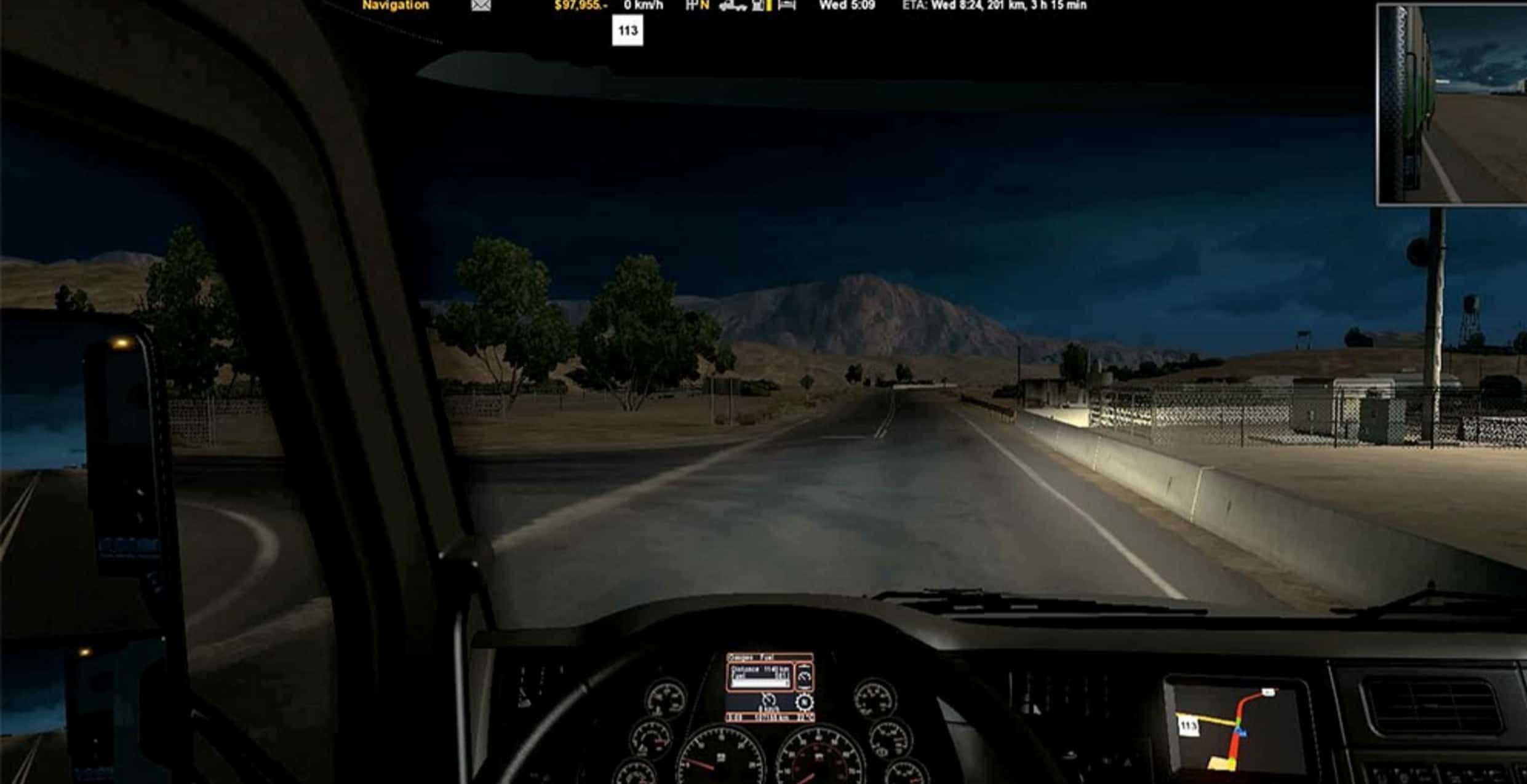
Task: Click the route 113 road sign badge
Action: coord(628,31)
